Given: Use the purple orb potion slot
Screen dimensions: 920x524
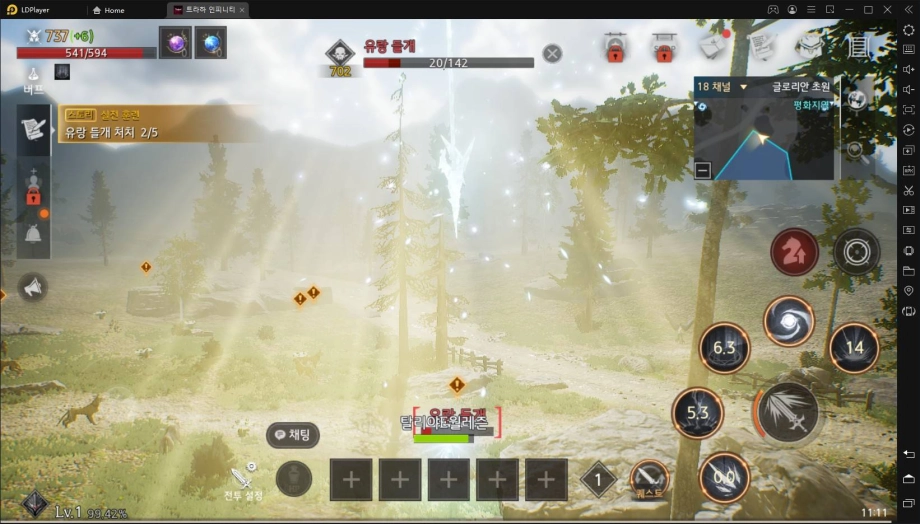Looking at the screenshot, I should coord(175,42).
